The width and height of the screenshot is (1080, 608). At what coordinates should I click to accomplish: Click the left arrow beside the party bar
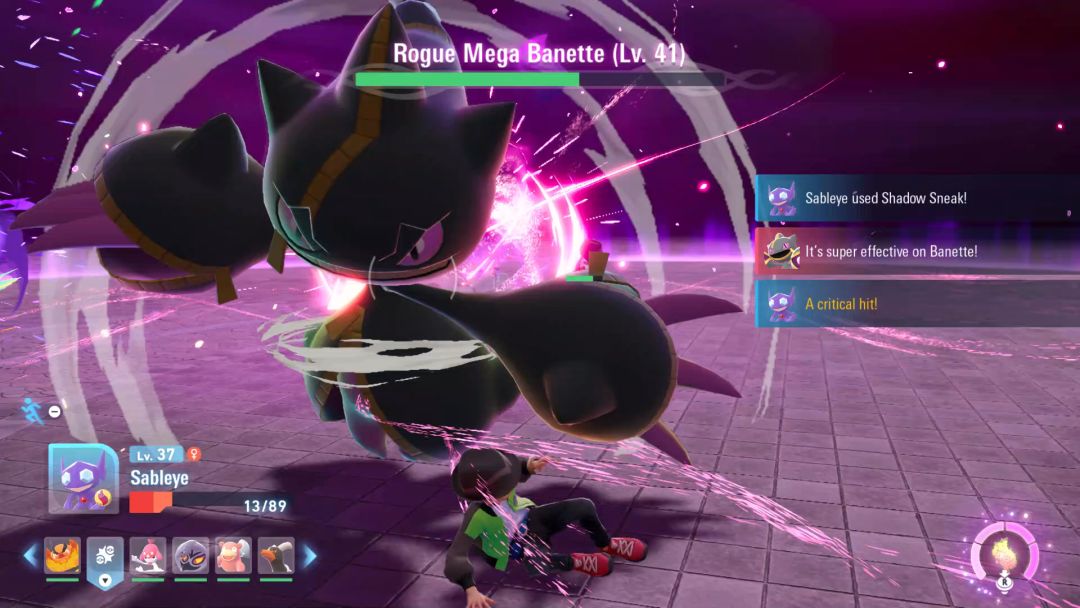pyautogui.click(x=30, y=555)
